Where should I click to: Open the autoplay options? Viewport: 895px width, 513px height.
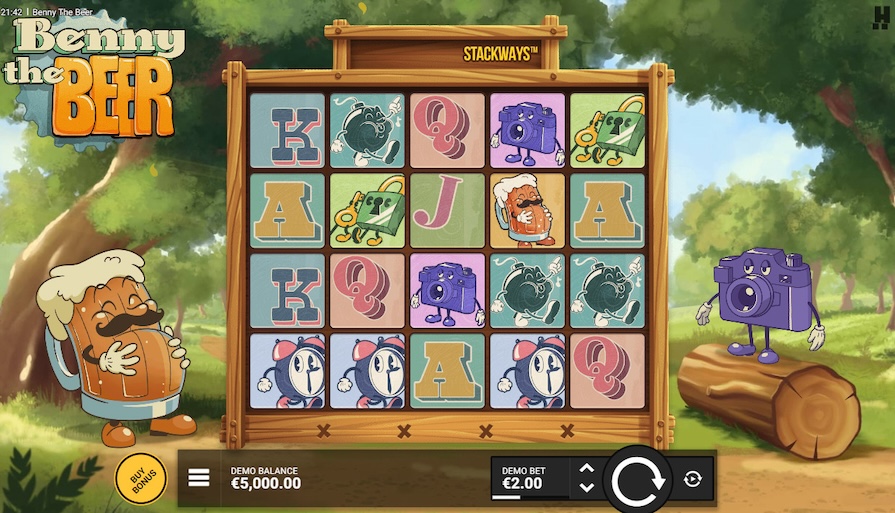tap(693, 480)
